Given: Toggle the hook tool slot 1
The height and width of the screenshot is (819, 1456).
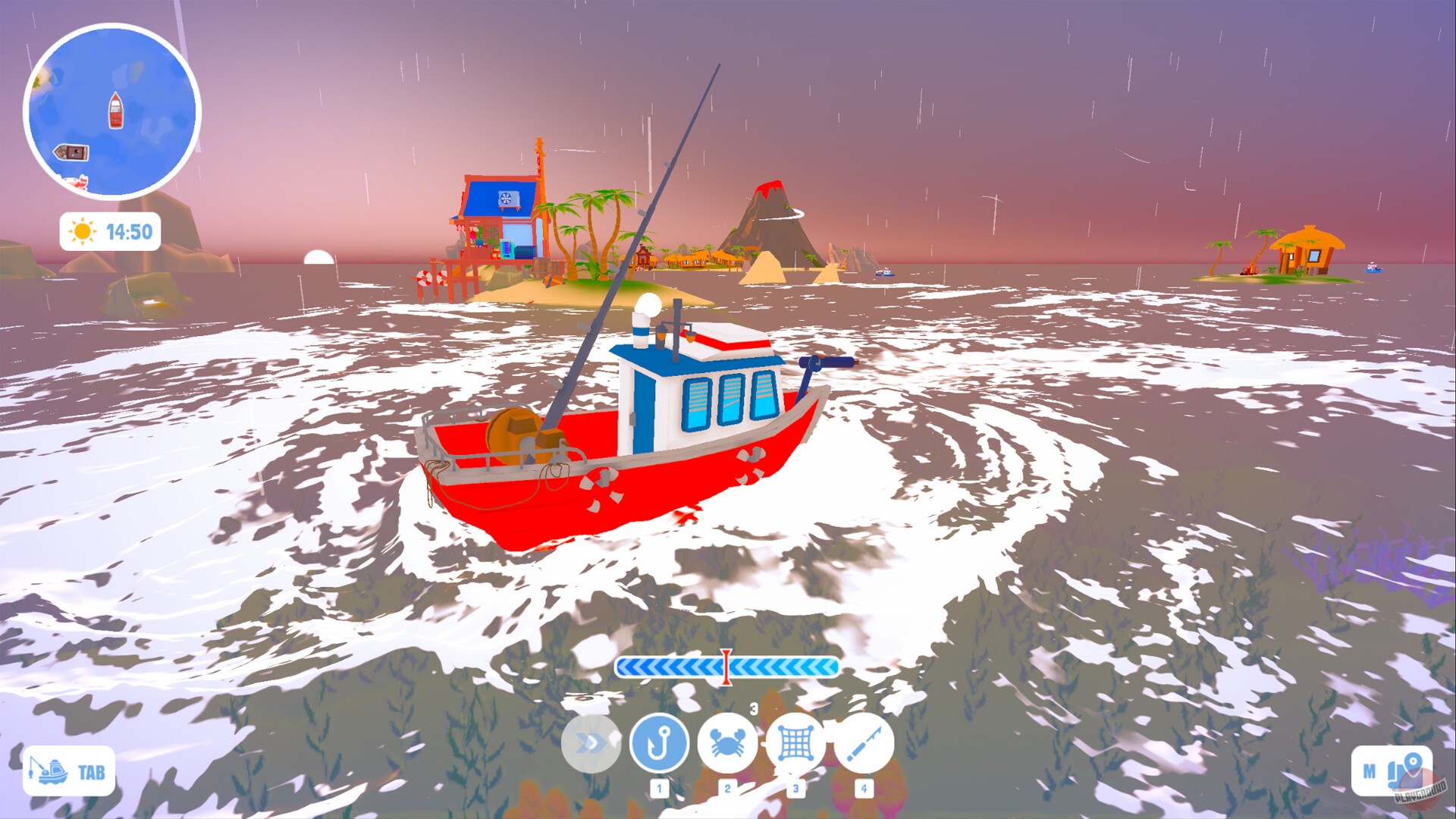Looking at the screenshot, I should [658, 786].
